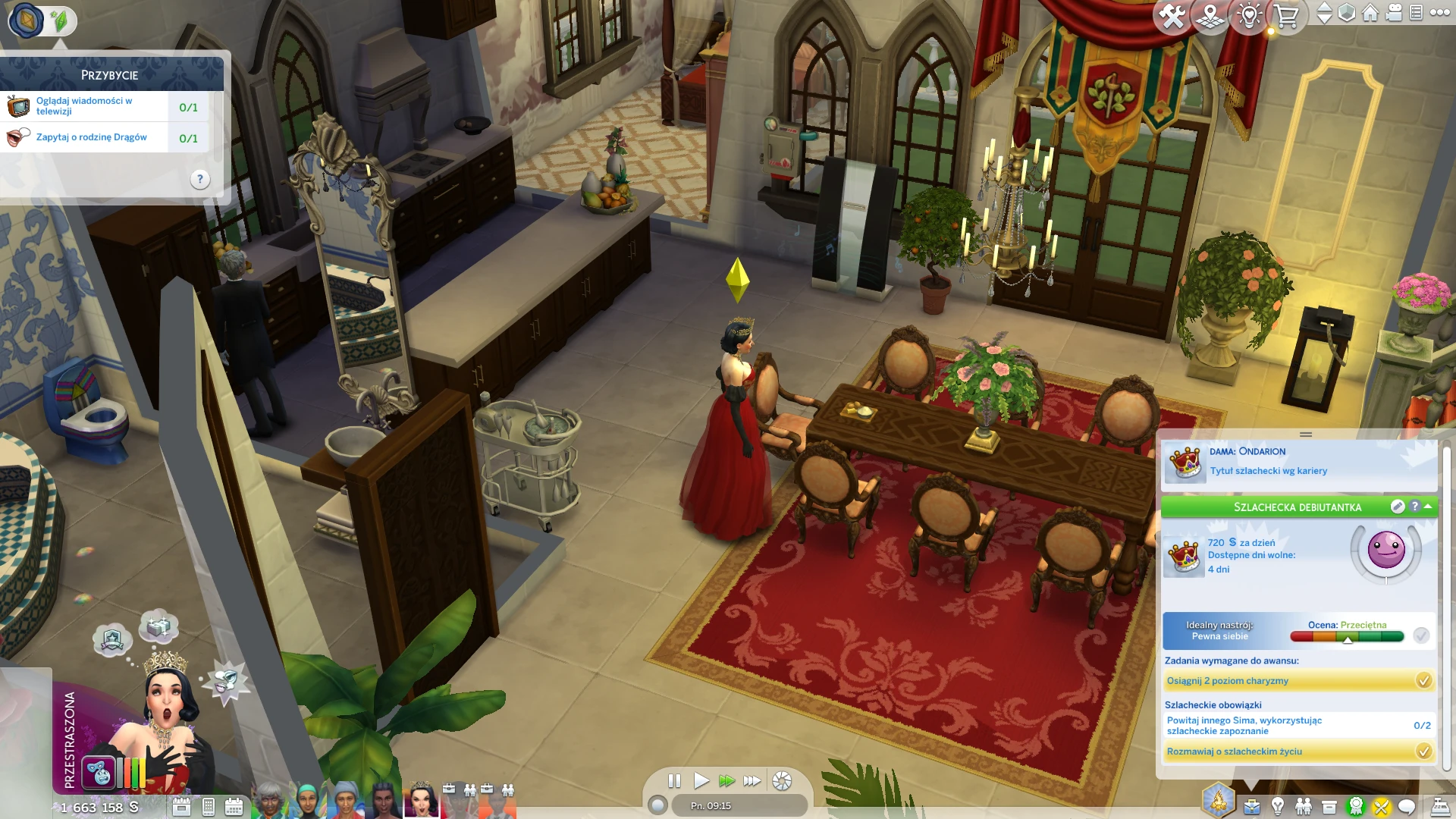Screen dimensions: 1456x819
Task: Open the shopping cart store button
Action: (x=1286, y=16)
